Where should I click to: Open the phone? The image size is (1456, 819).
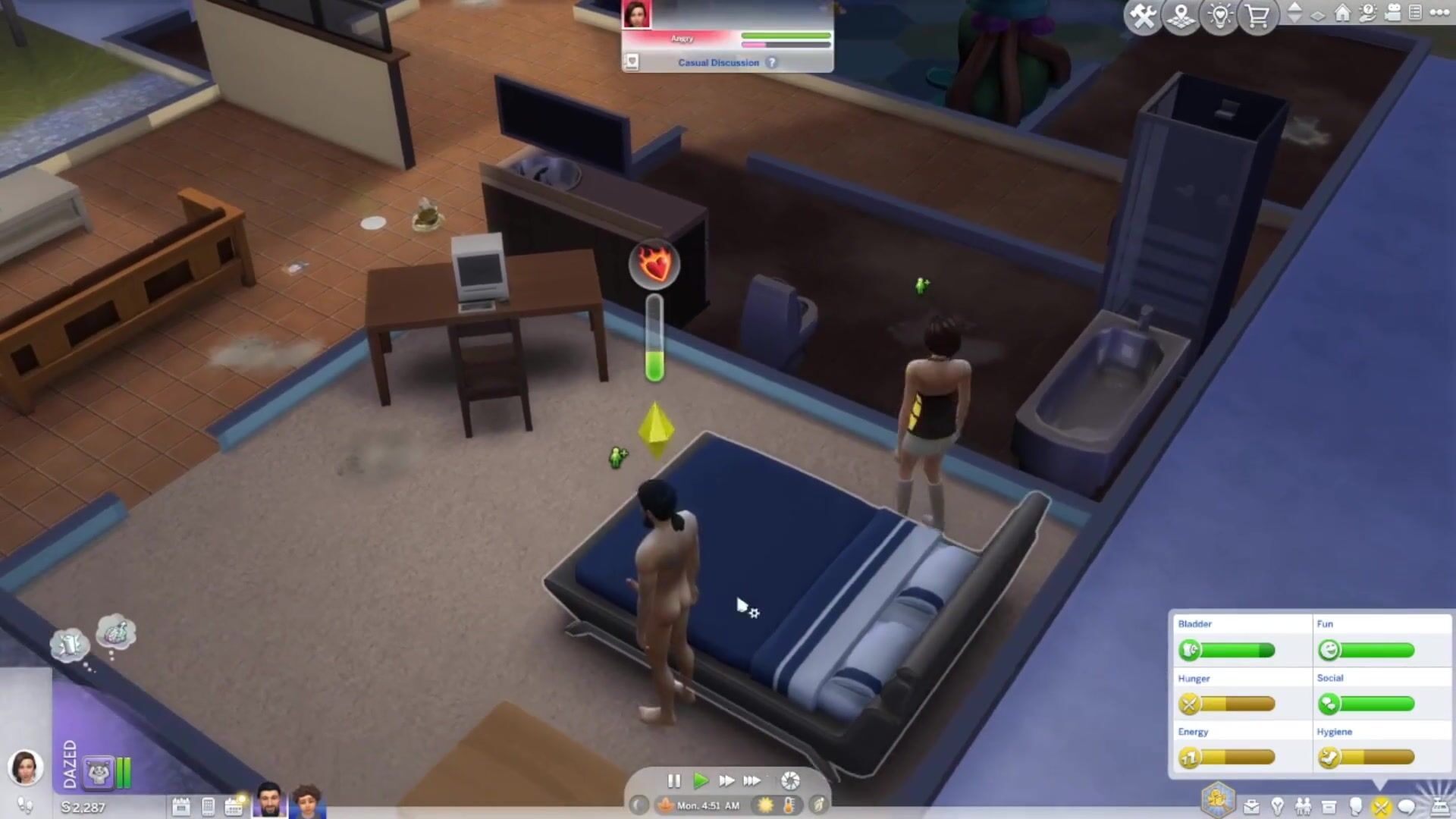(x=208, y=807)
